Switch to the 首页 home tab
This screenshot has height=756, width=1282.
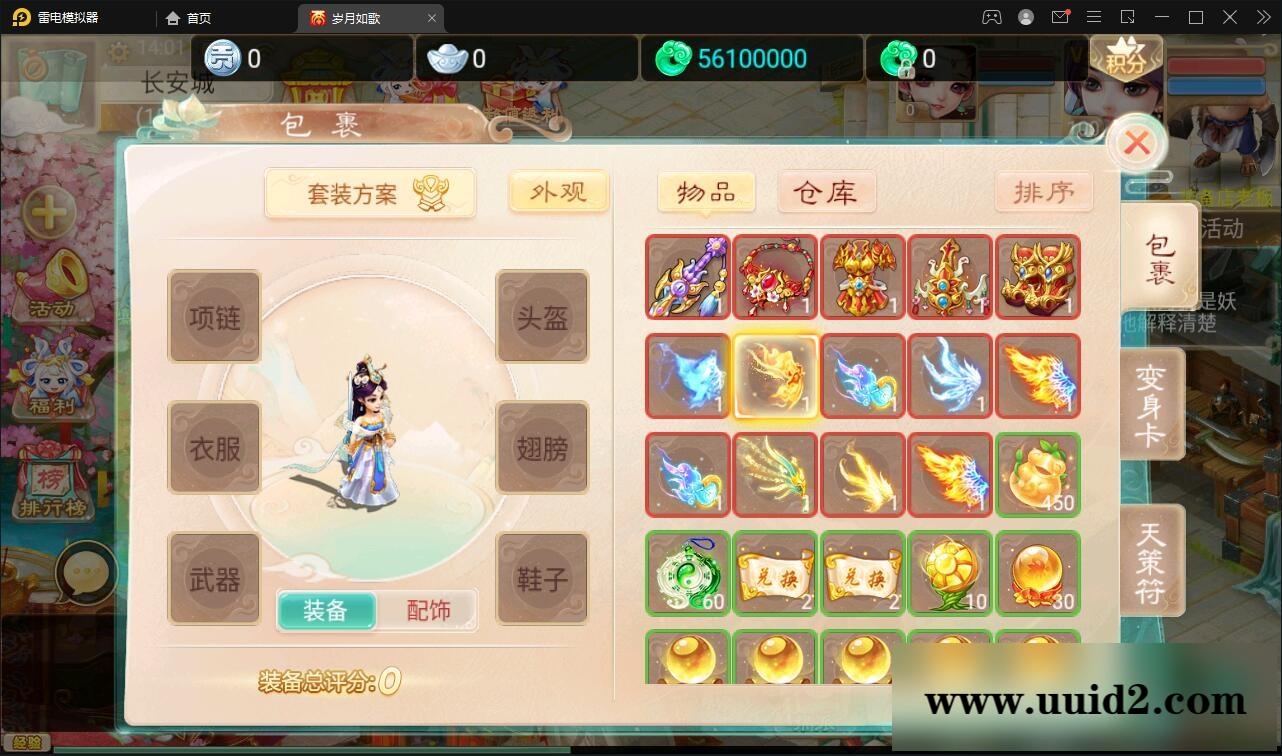(x=188, y=17)
